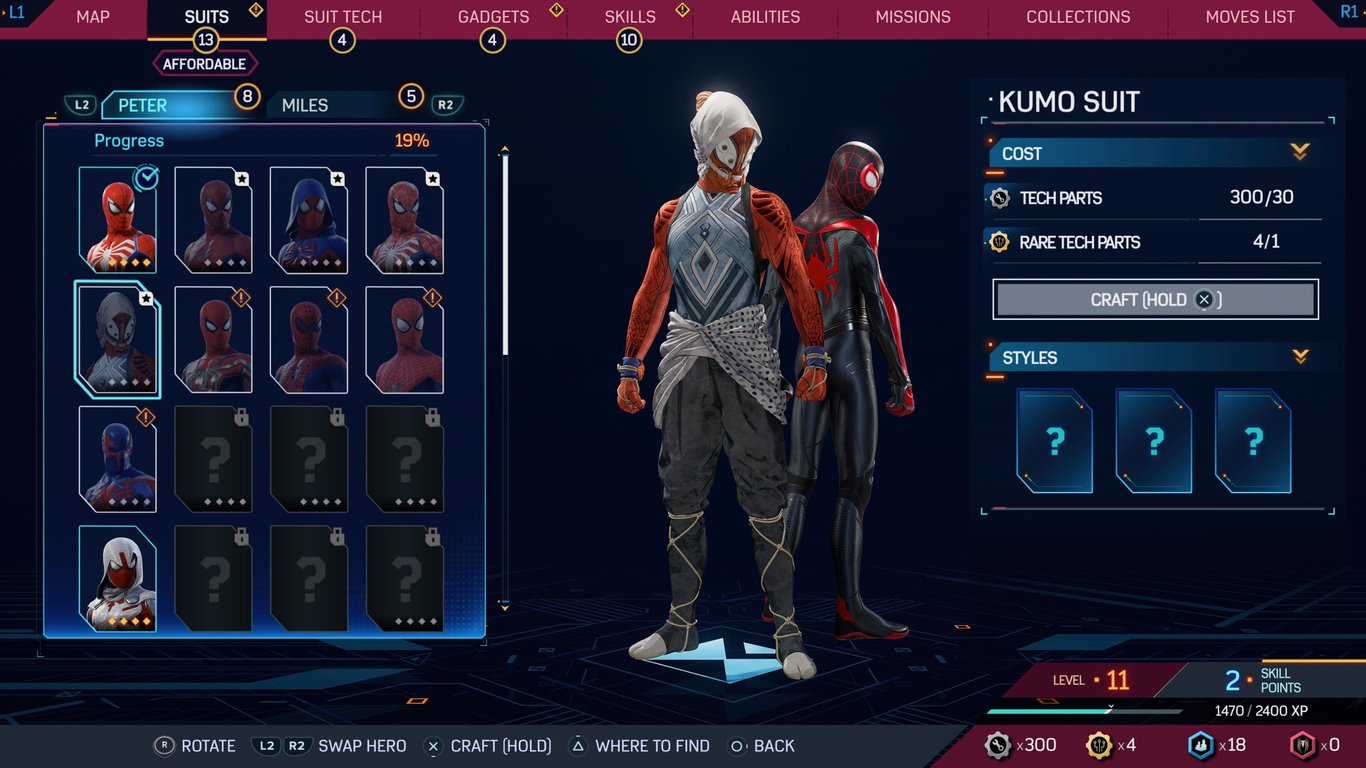1366x768 pixels.
Task: Pick the white hooded suit with red mask
Action: 118,579
